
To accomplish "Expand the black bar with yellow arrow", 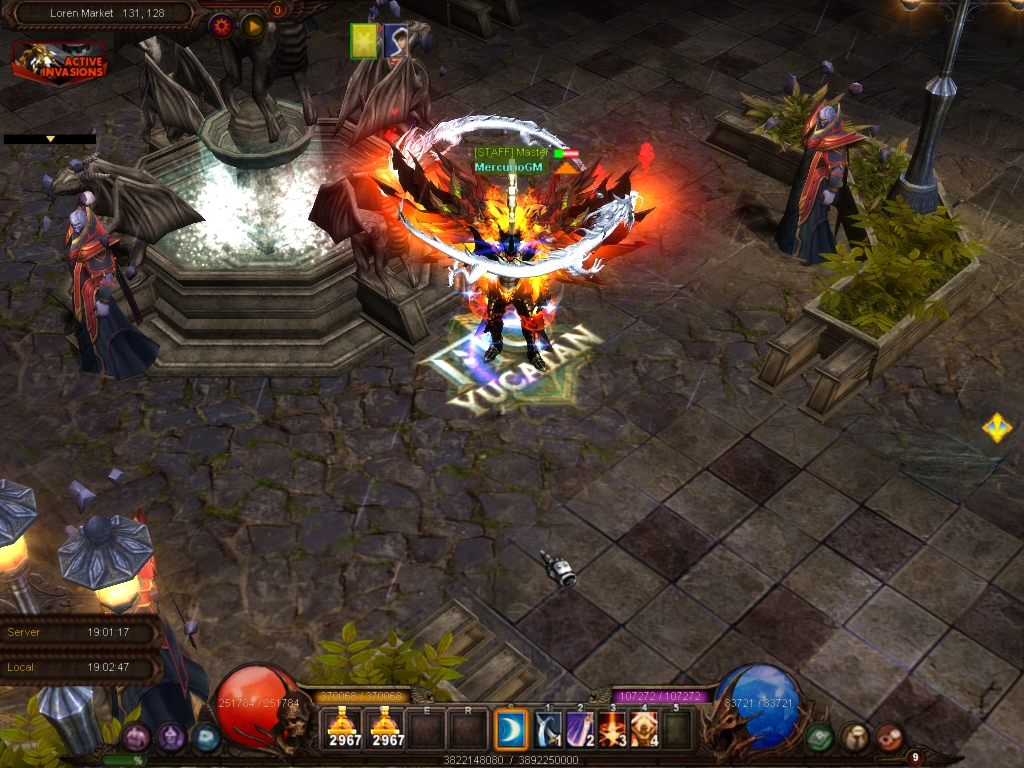I will coord(50,139).
